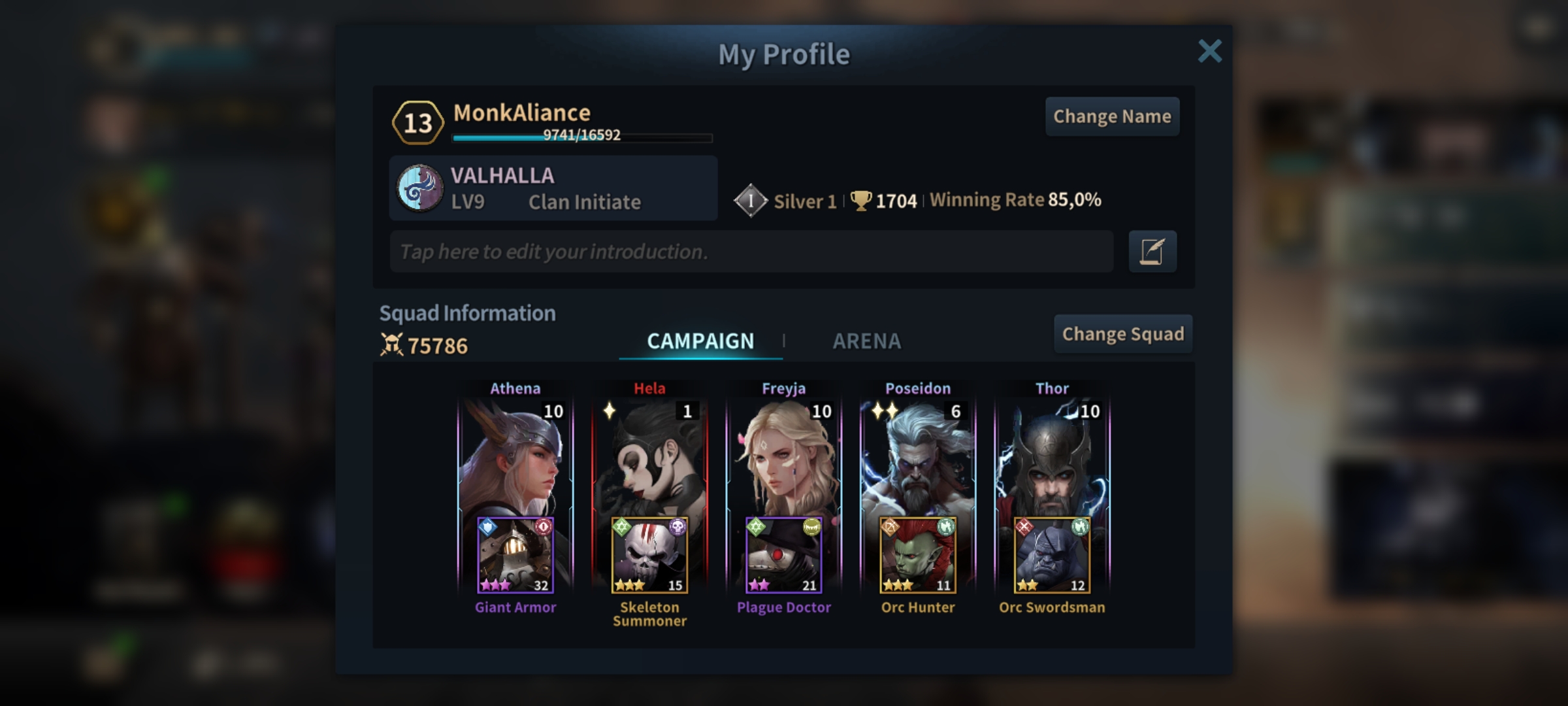Show the Plague Doctor unit icon

[783, 556]
